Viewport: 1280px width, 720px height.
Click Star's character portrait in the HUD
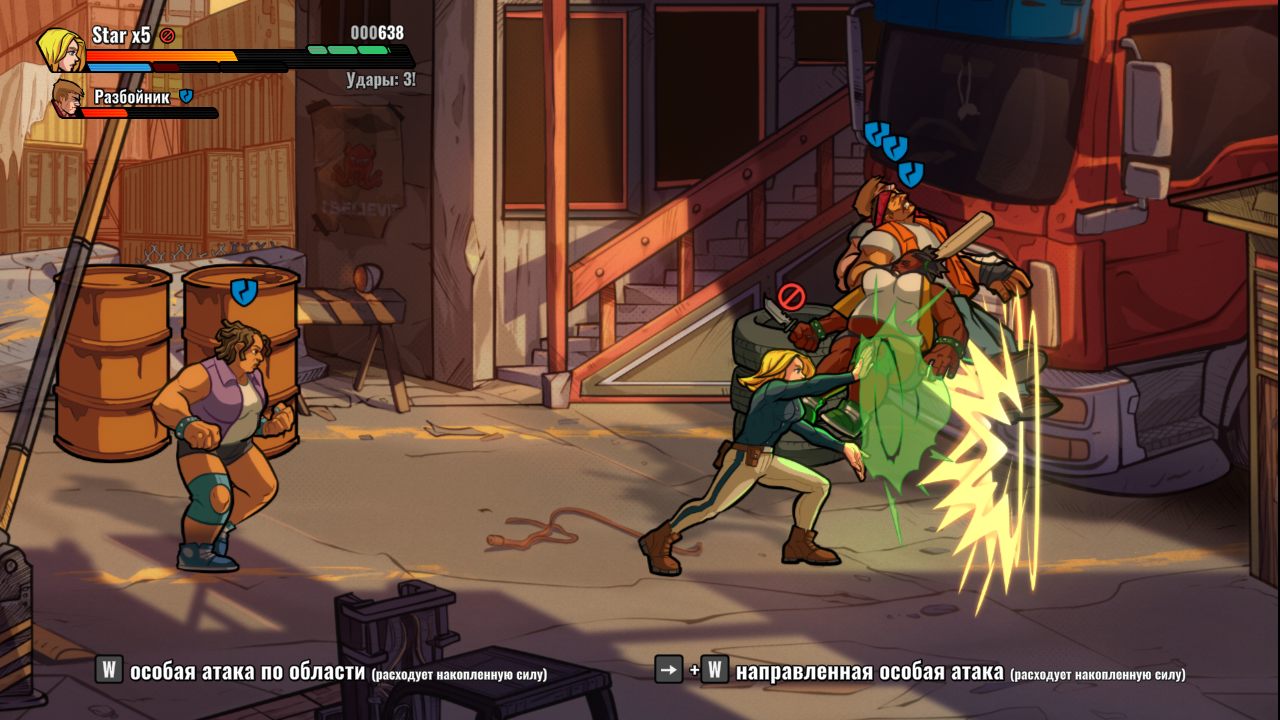tap(60, 48)
